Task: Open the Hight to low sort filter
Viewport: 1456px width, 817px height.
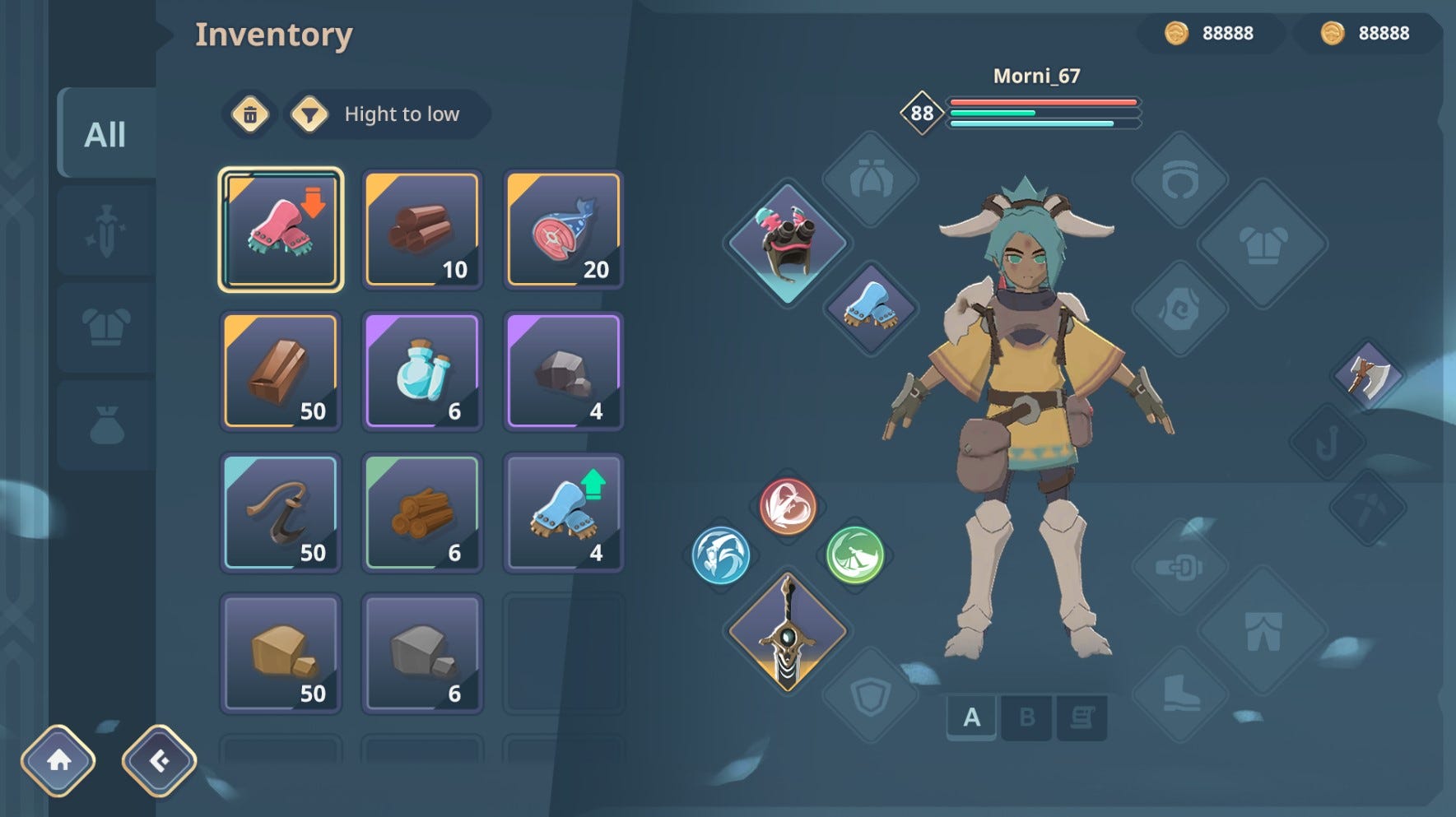Action: coord(387,114)
